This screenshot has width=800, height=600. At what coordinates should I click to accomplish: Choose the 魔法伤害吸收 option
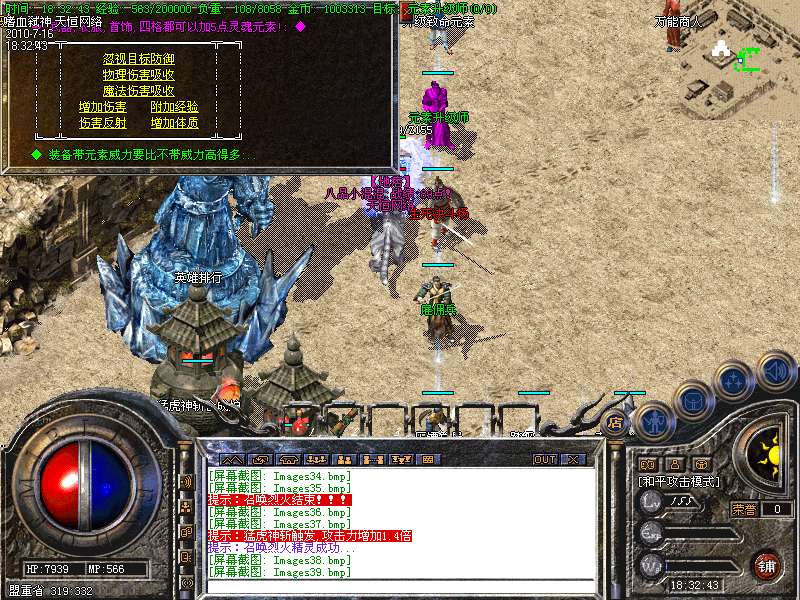[x=138, y=91]
